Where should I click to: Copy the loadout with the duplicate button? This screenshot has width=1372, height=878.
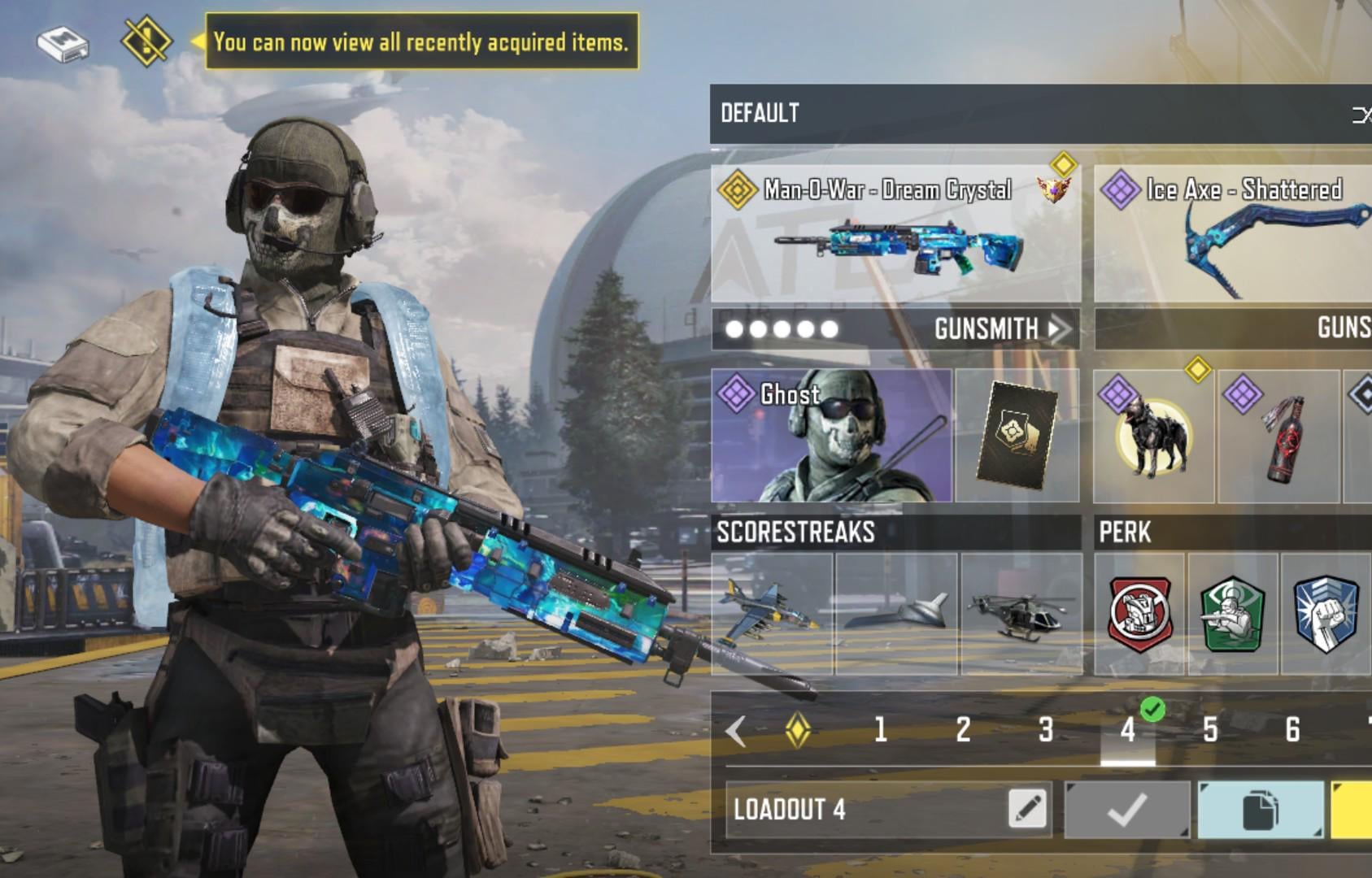1260,810
